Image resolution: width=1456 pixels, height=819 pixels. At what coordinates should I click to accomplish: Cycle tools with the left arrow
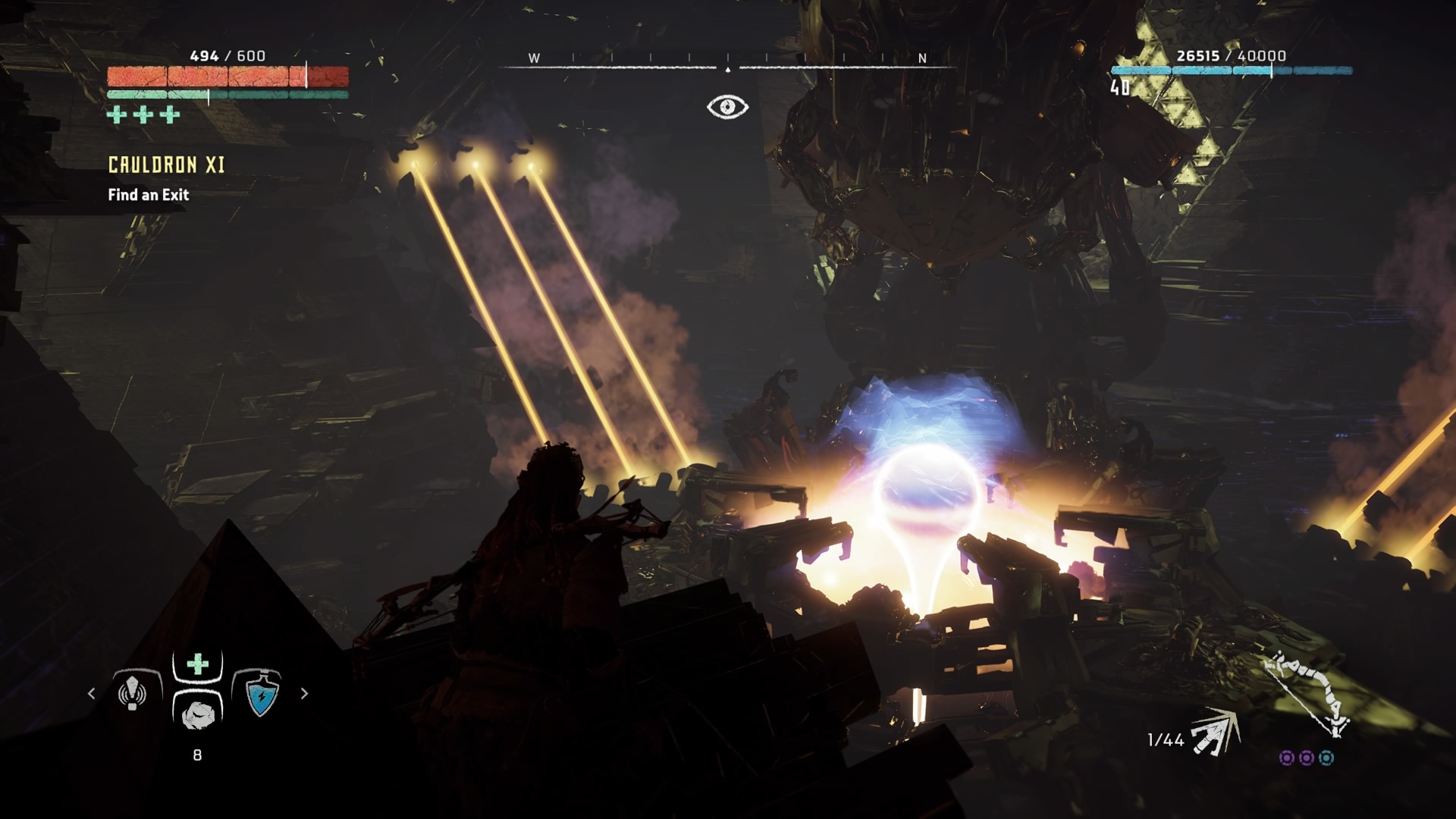92,693
